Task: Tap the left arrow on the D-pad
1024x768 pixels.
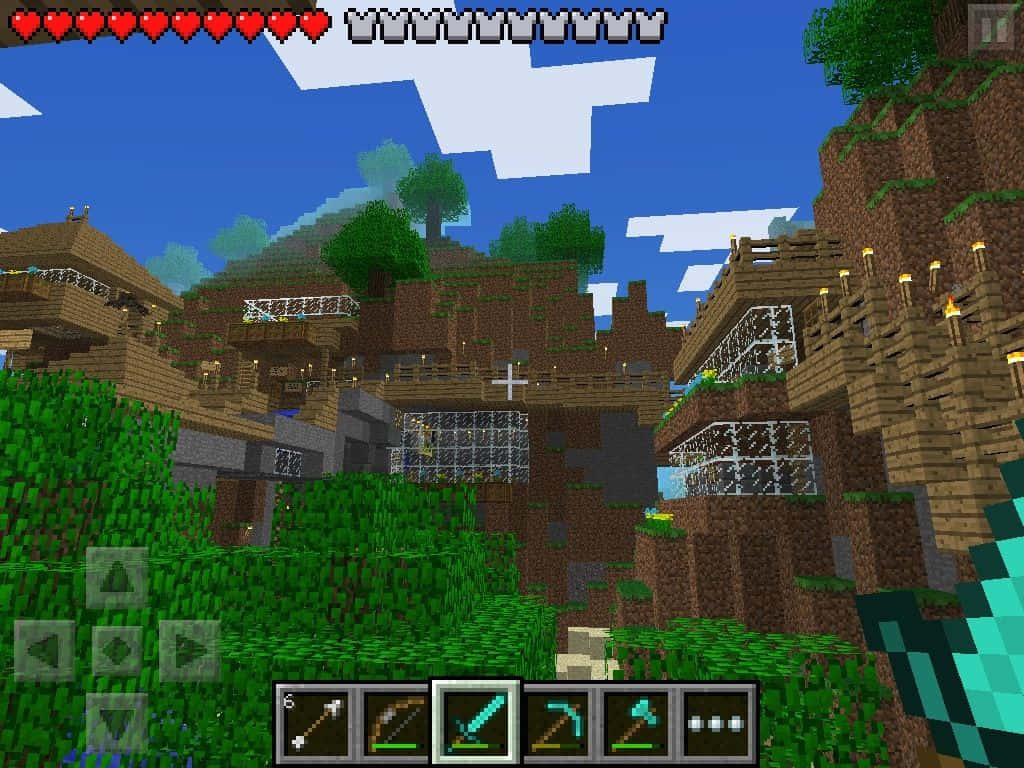Action: [x=44, y=651]
